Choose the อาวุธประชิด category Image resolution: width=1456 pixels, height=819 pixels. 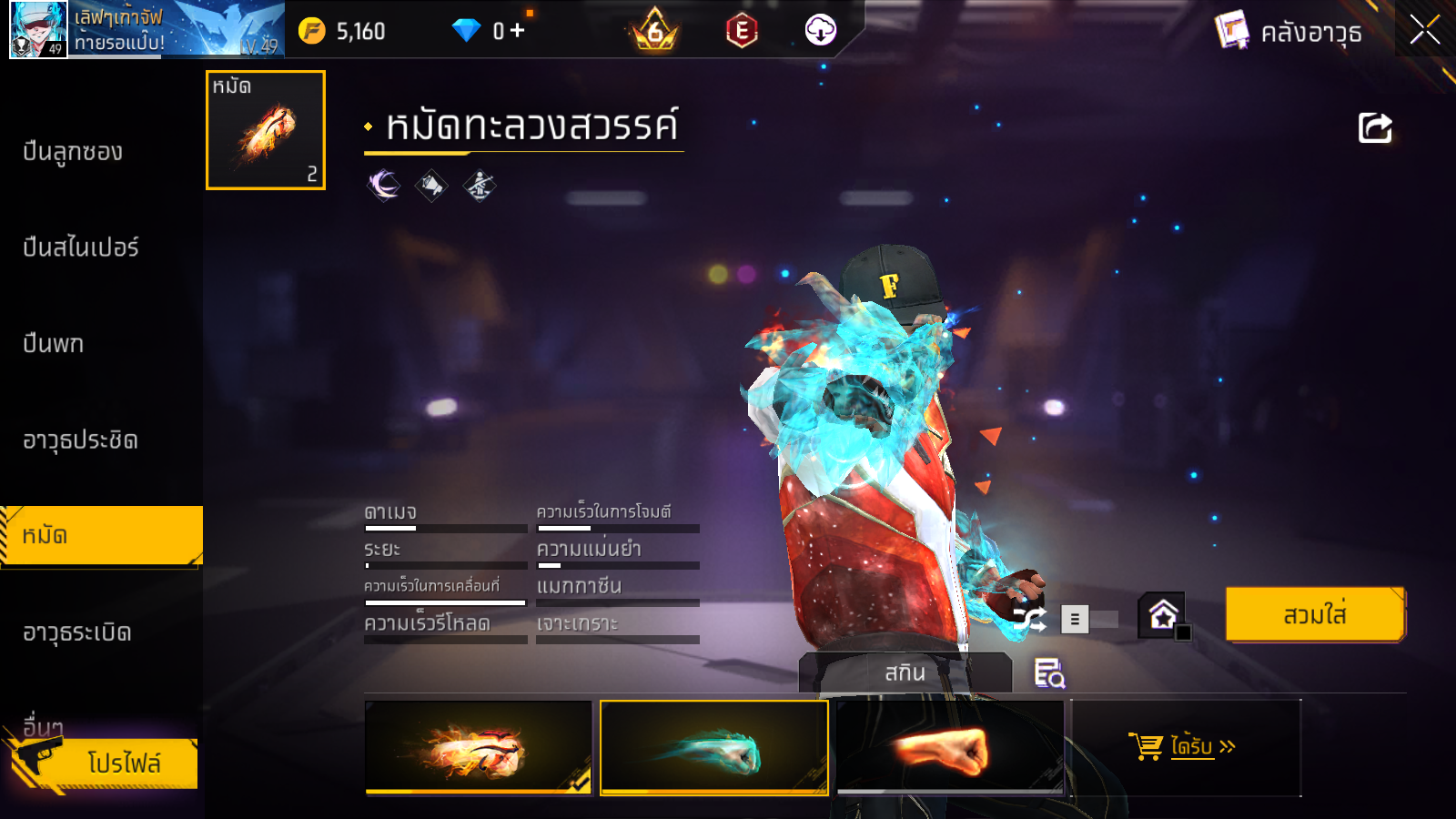[x=80, y=440]
